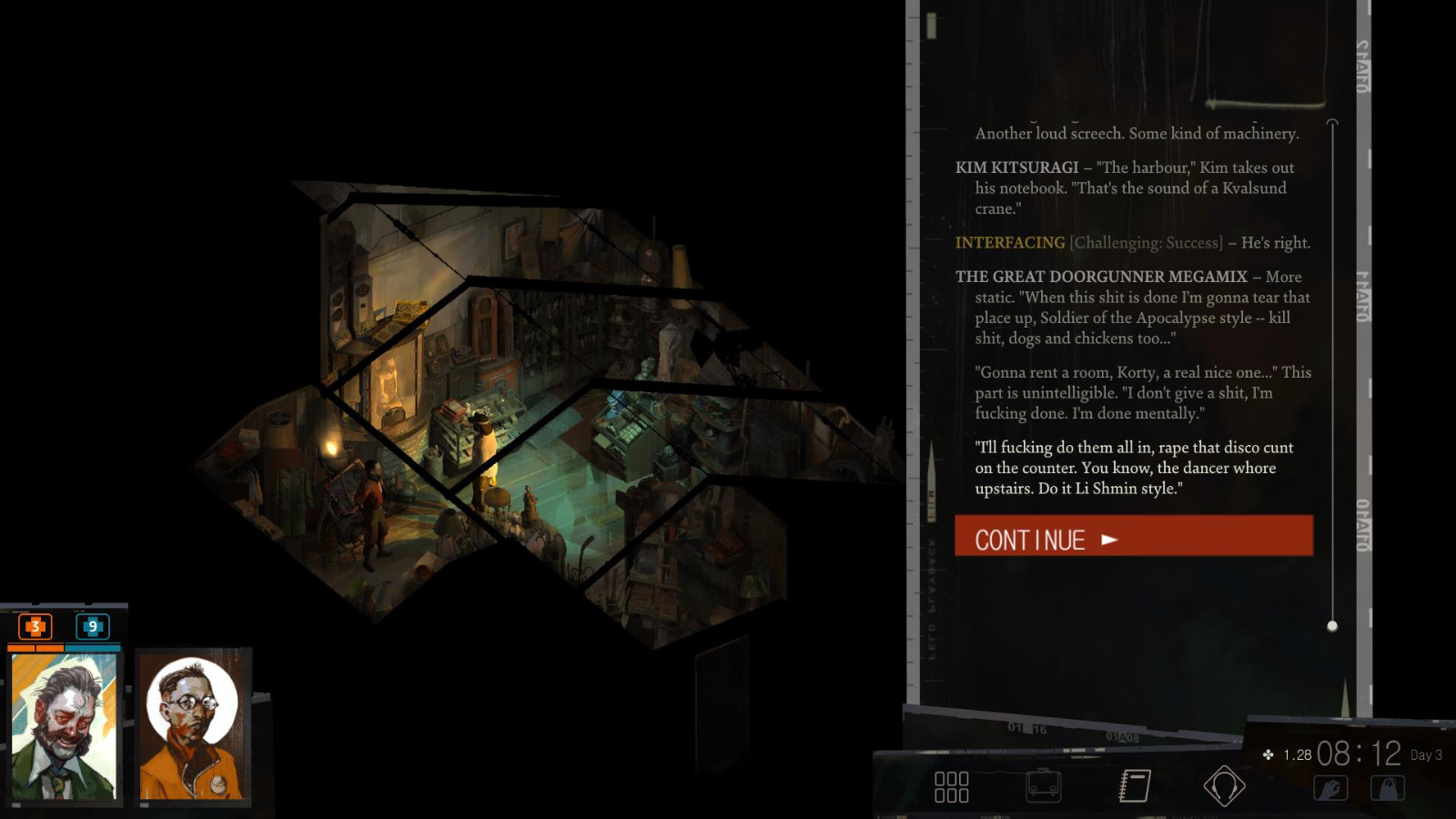
Task: Click the blue morale bar above Kim's portrait
Action: (94, 647)
